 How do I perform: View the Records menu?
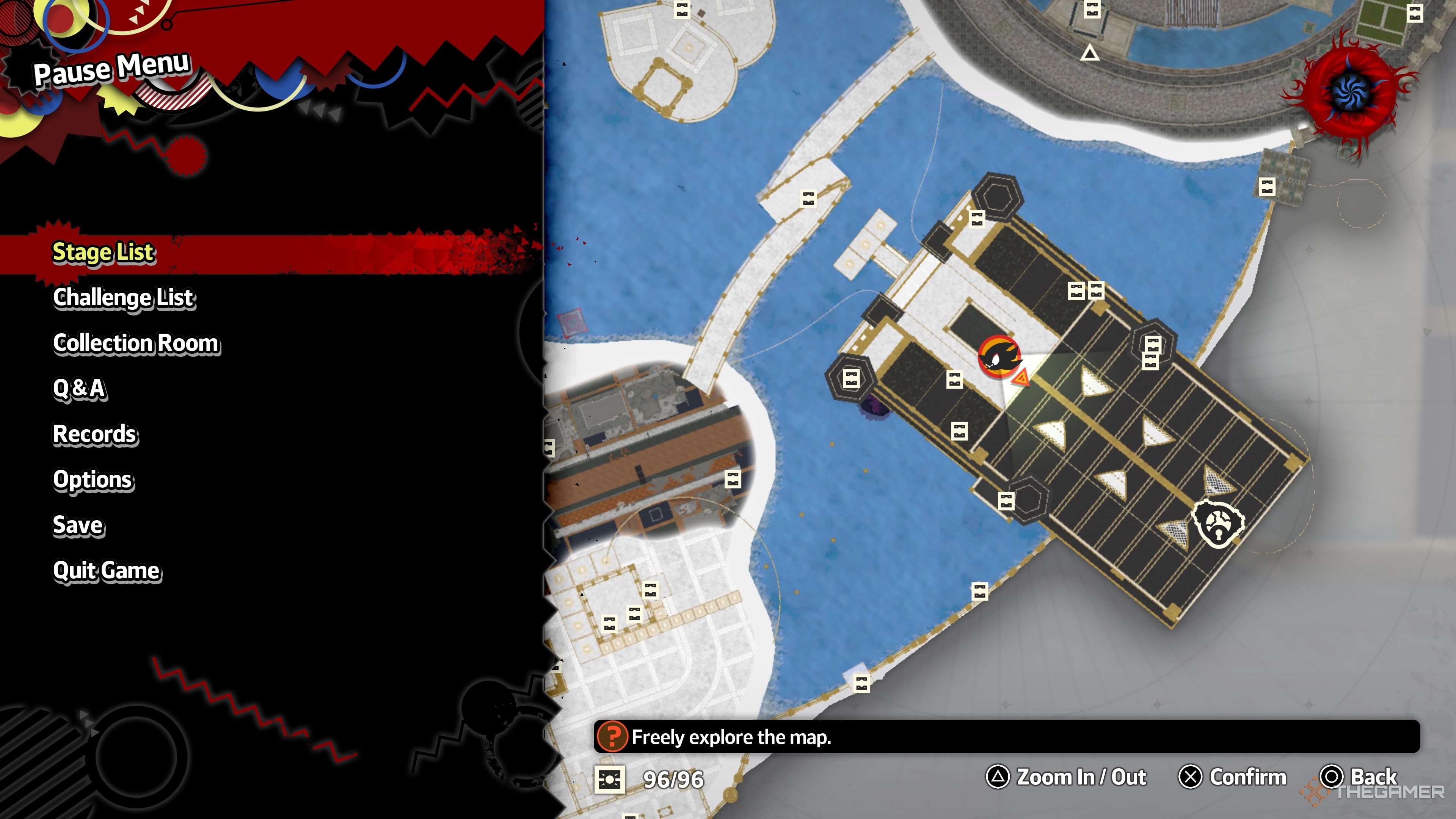[95, 434]
